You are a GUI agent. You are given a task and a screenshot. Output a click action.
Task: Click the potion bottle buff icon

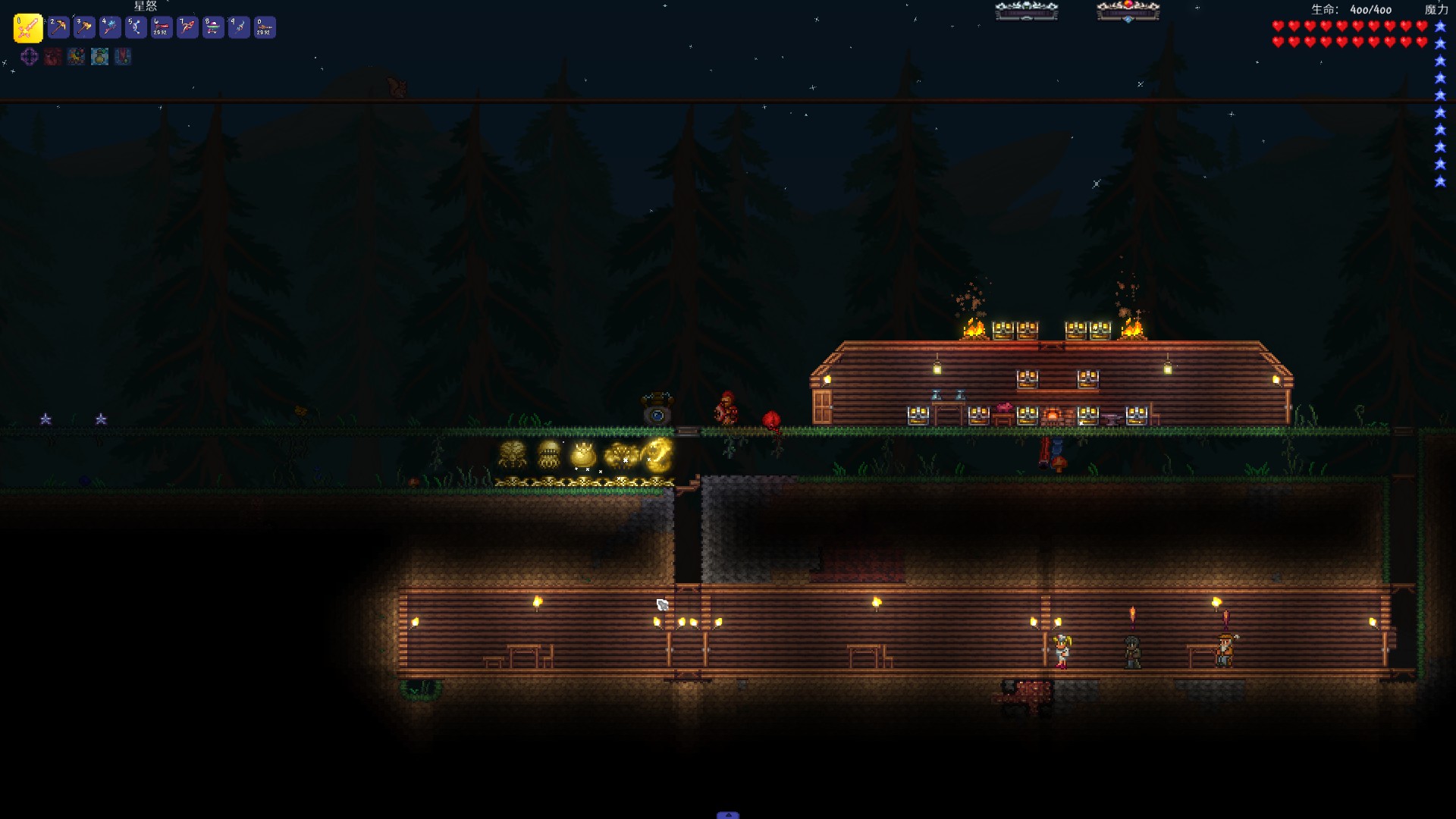pyautogui.click(x=99, y=56)
